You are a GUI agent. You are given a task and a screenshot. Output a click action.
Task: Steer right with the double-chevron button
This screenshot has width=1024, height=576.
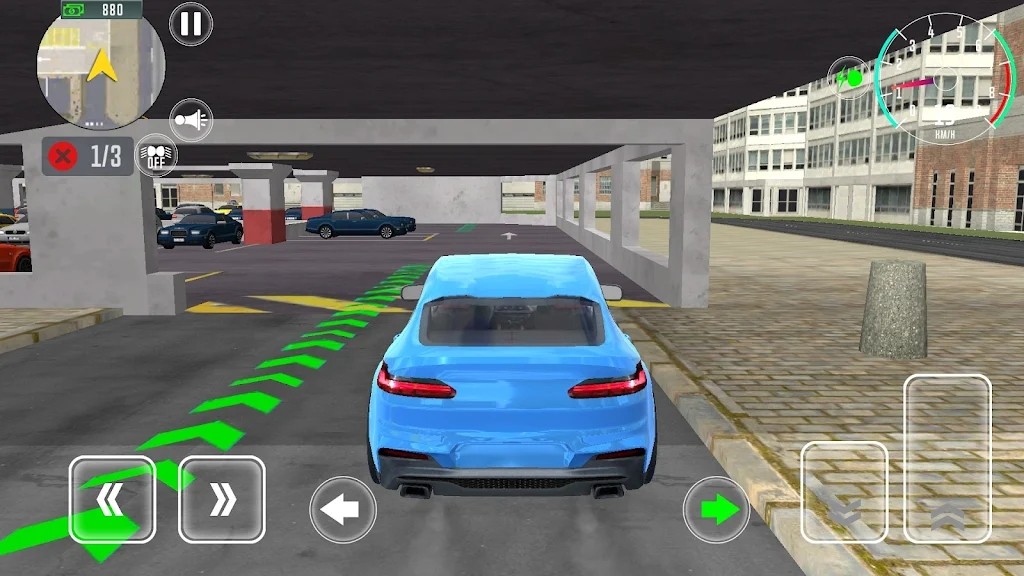[221, 499]
